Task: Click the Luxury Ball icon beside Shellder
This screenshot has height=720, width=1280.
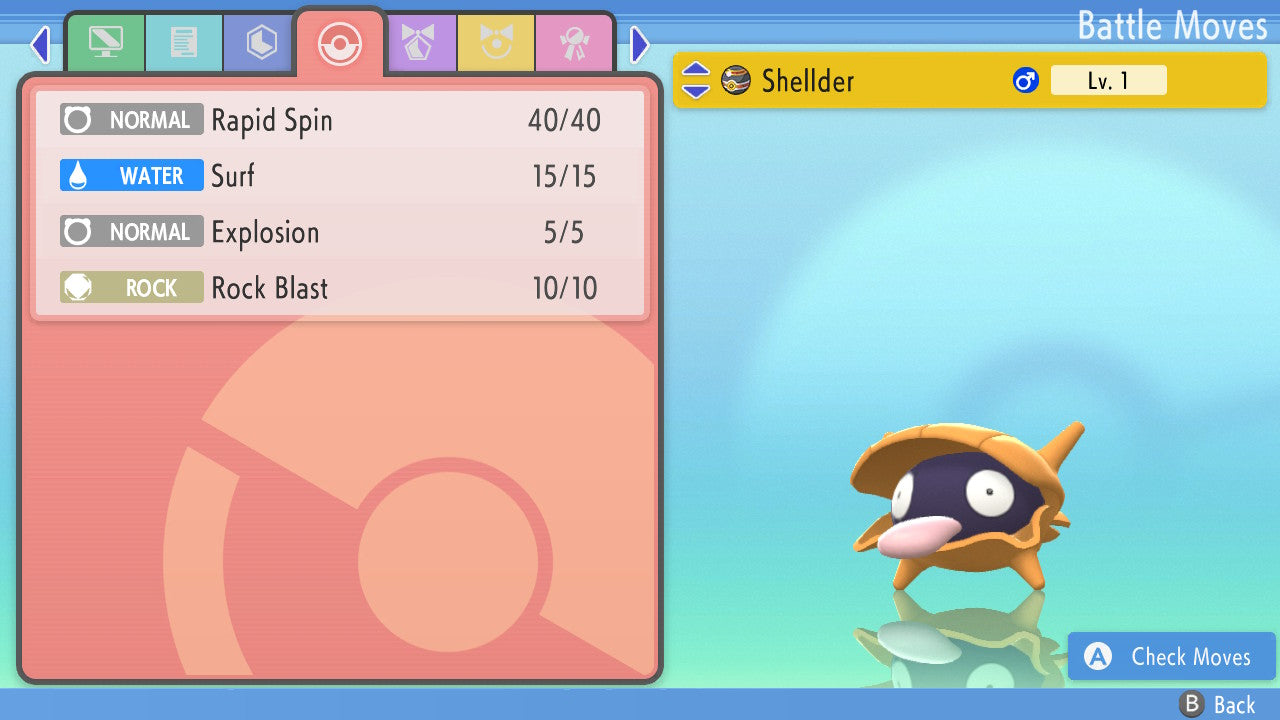Action: pyautogui.click(x=735, y=80)
